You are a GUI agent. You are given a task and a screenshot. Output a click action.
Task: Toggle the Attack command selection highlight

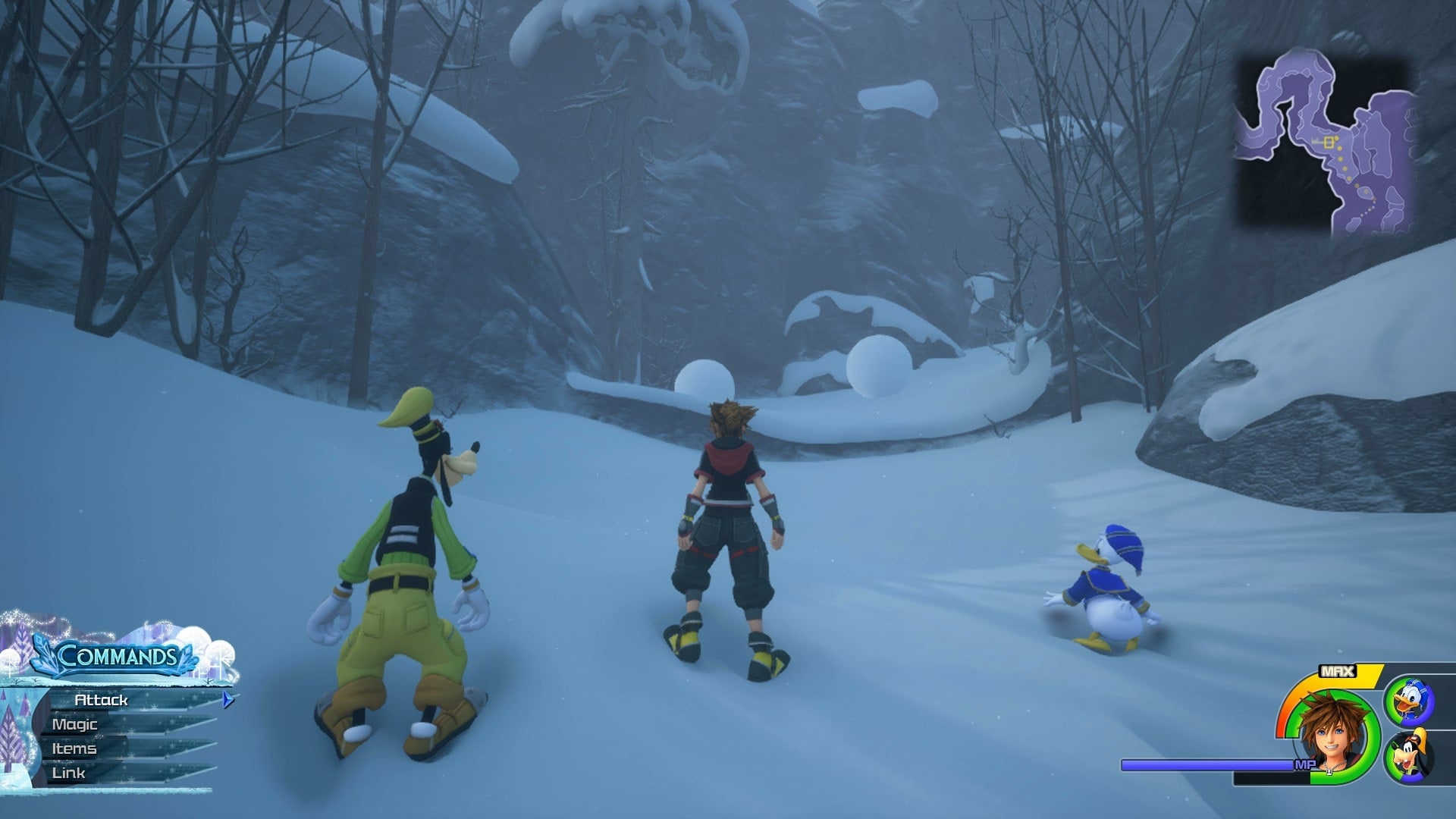99,701
